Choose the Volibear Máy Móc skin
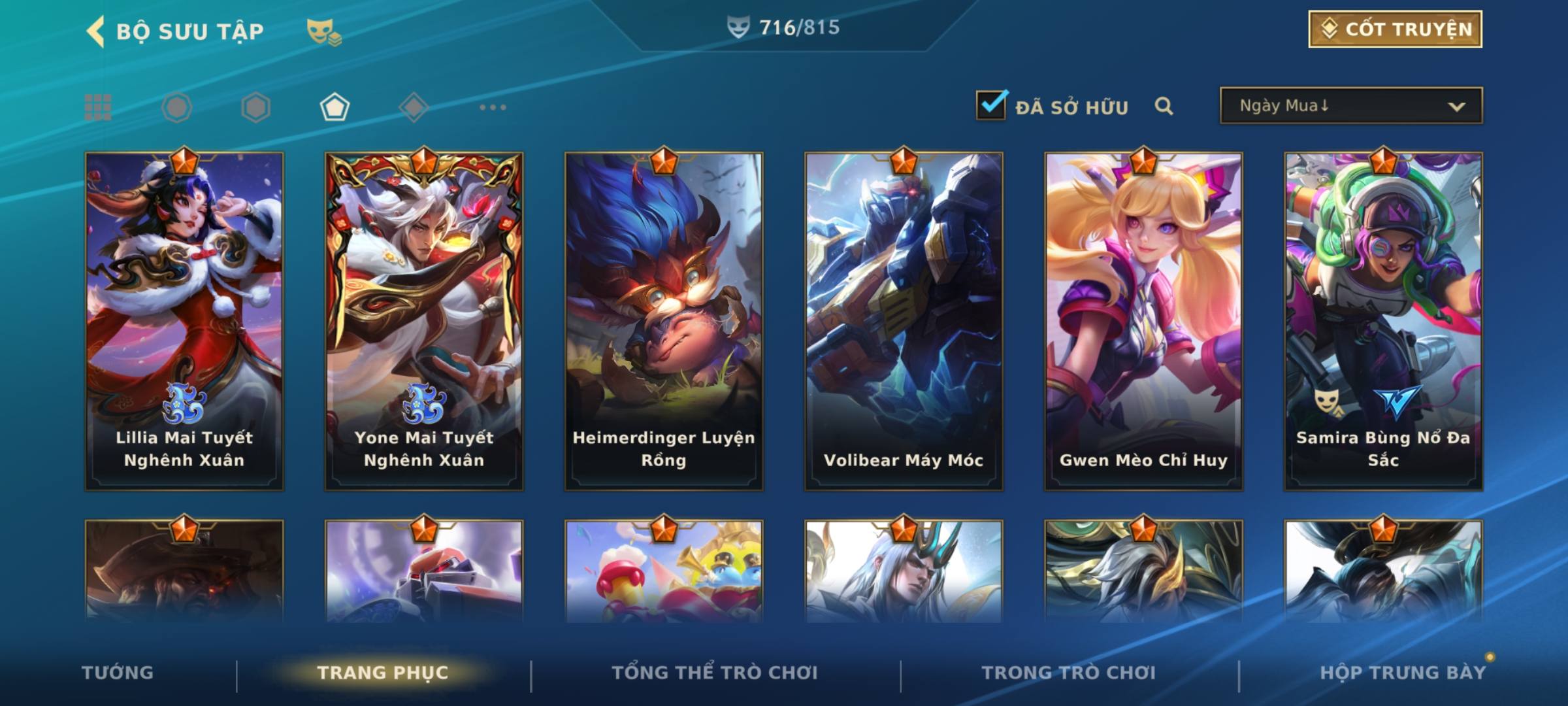Image resolution: width=1568 pixels, height=706 pixels. pyautogui.click(x=904, y=320)
